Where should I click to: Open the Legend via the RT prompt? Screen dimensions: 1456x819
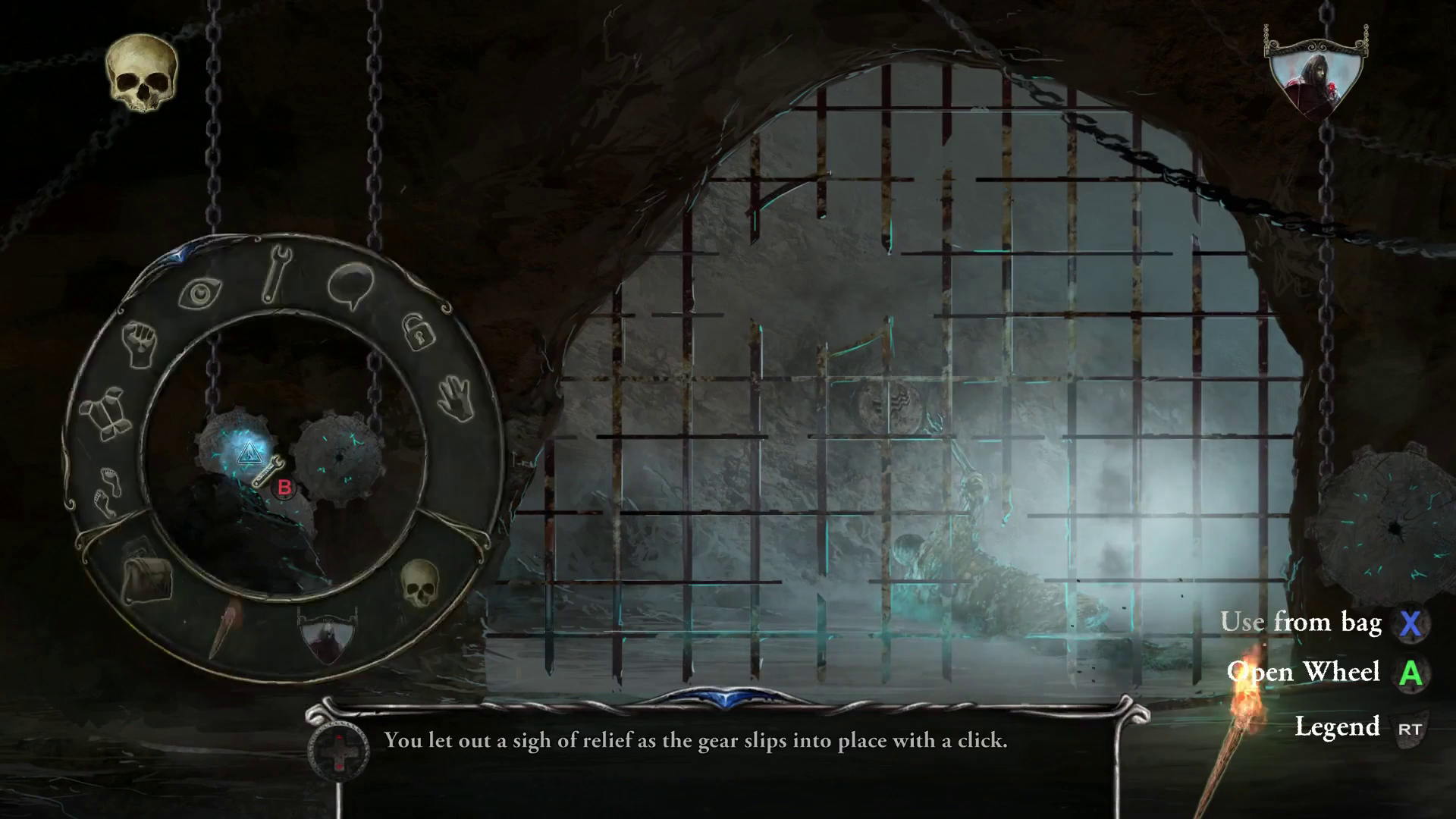tap(1339, 726)
